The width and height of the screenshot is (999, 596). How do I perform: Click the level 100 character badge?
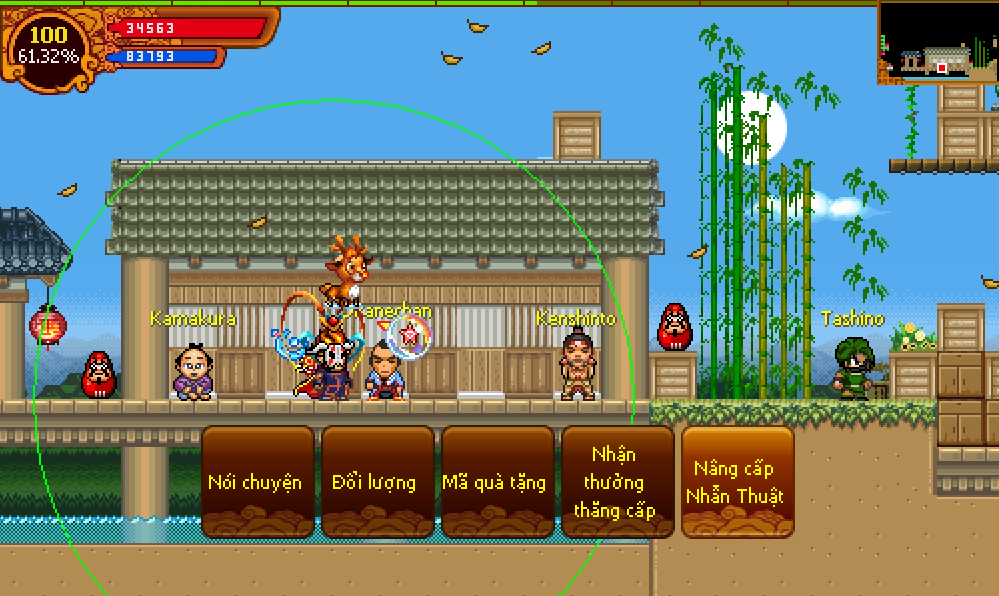48,45
